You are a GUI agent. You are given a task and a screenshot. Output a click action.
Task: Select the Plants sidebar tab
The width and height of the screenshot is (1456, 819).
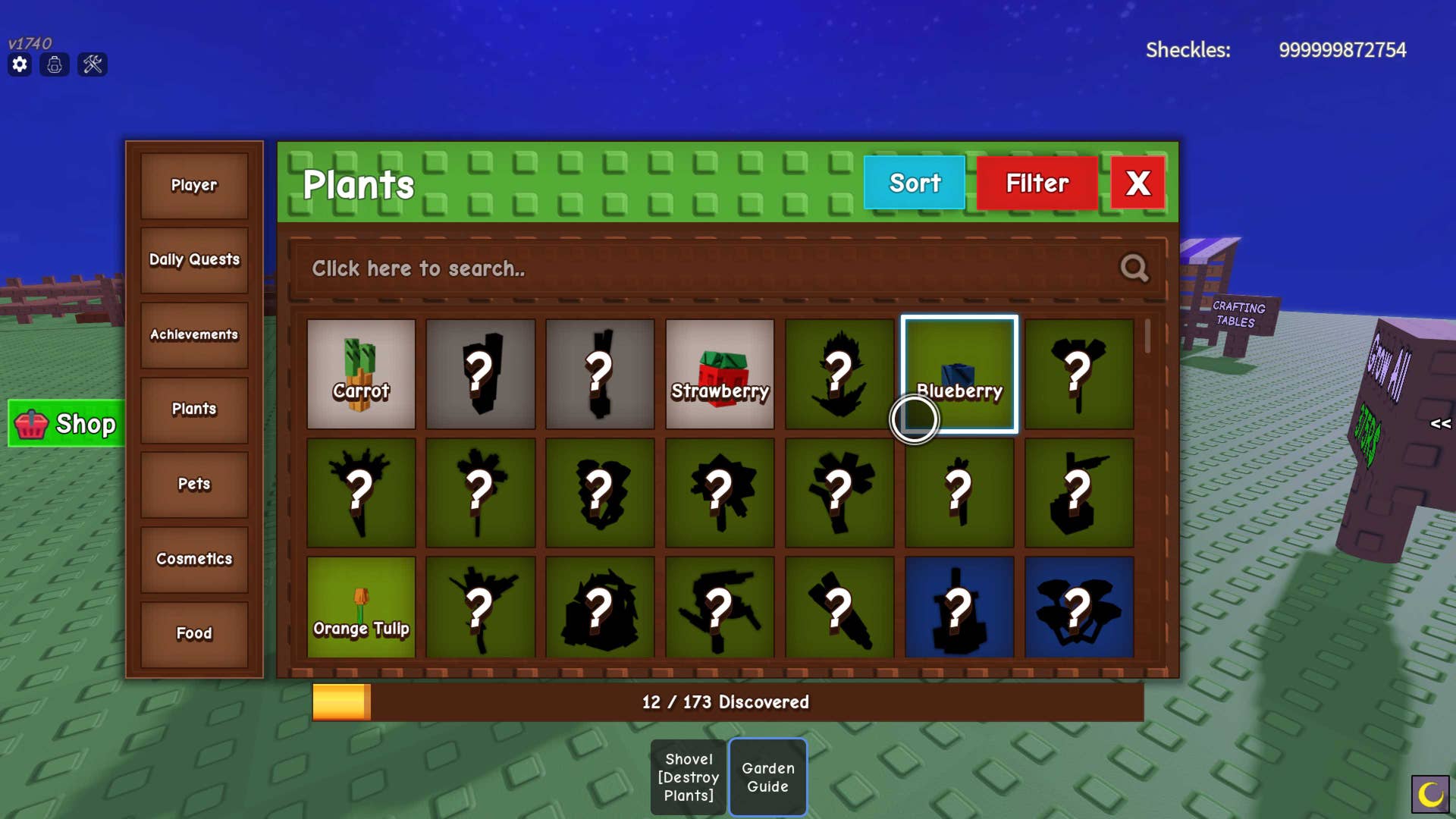194,409
